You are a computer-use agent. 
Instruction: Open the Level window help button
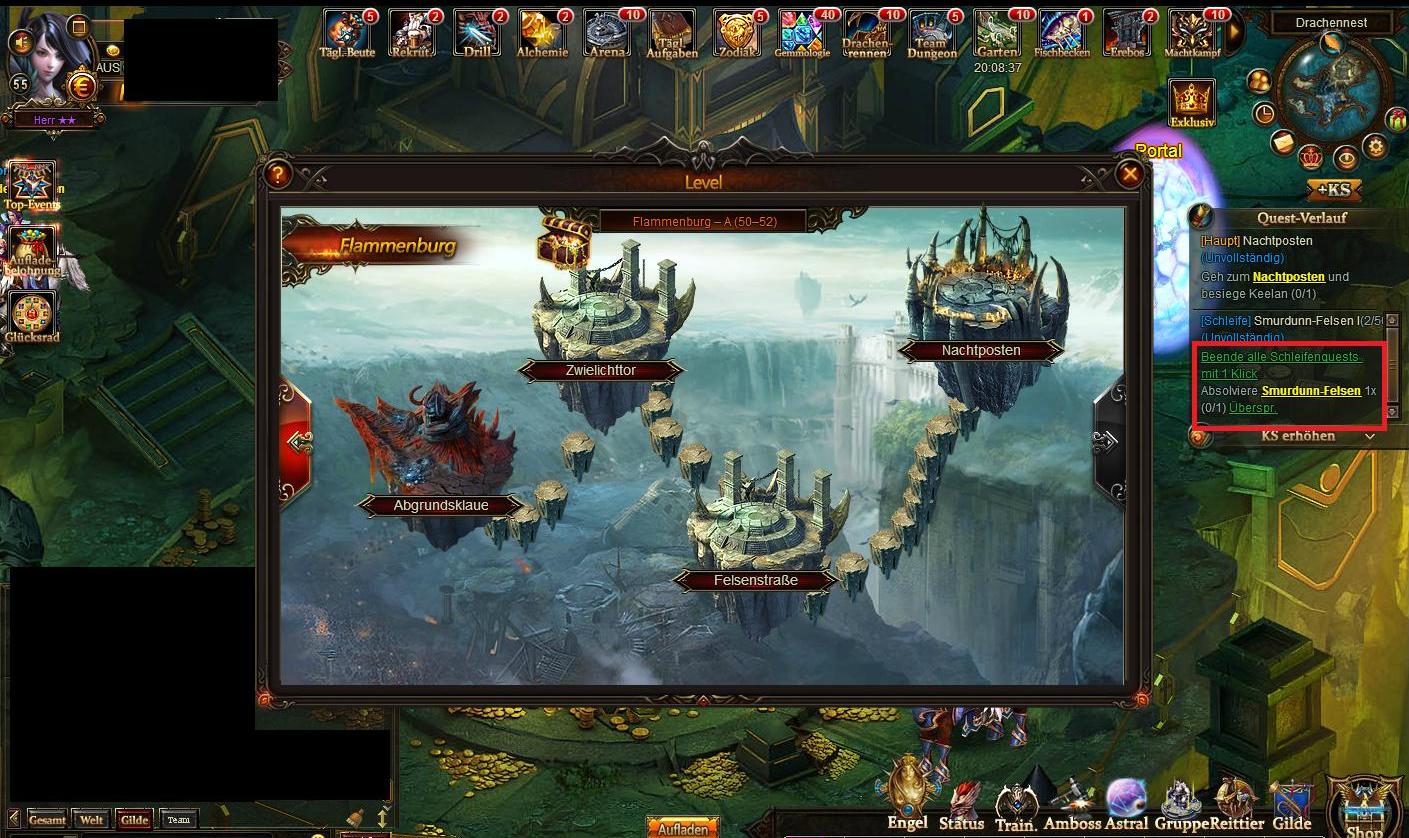278,175
